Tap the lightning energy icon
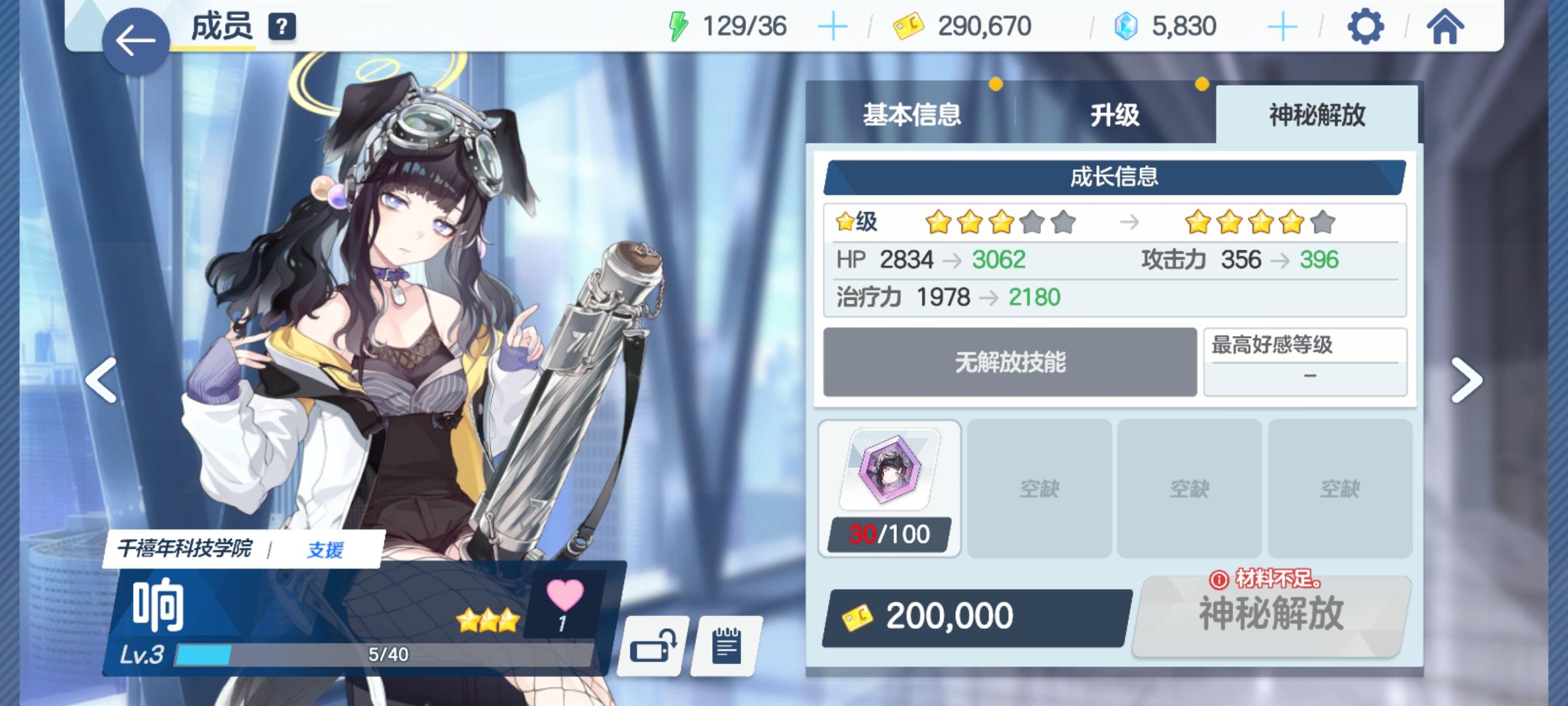The height and width of the screenshot is (706, 1568). 679,25
